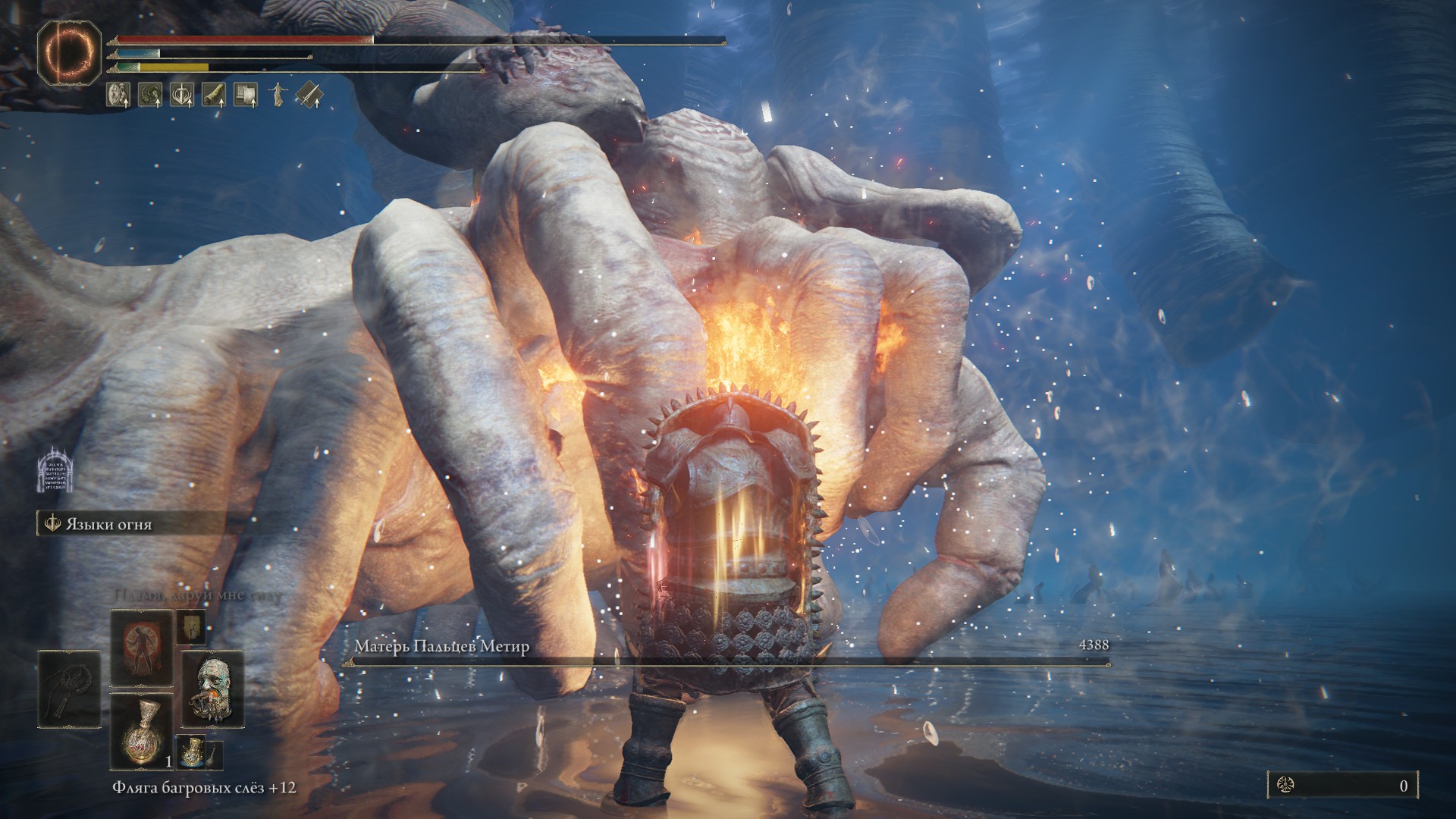Image resolution: width=1456 pixels, height=819 pixels.
Task: Click the Great Rune emblem beside the health bar
Action: pos(69,53)
